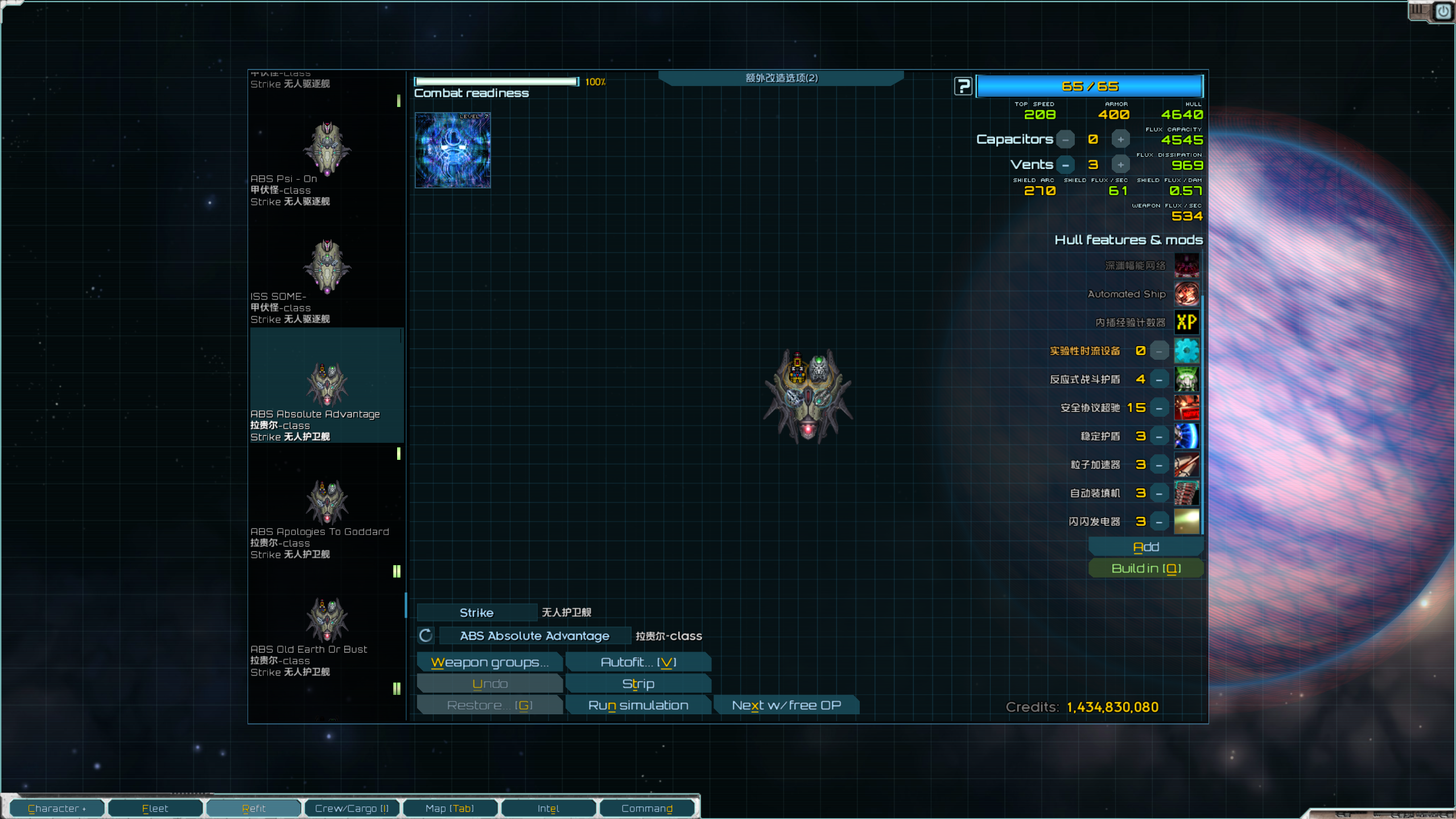Viewport: 1456px width, 819px height.
Task: Strip all weapons from ship
Action: pos(638,684)
